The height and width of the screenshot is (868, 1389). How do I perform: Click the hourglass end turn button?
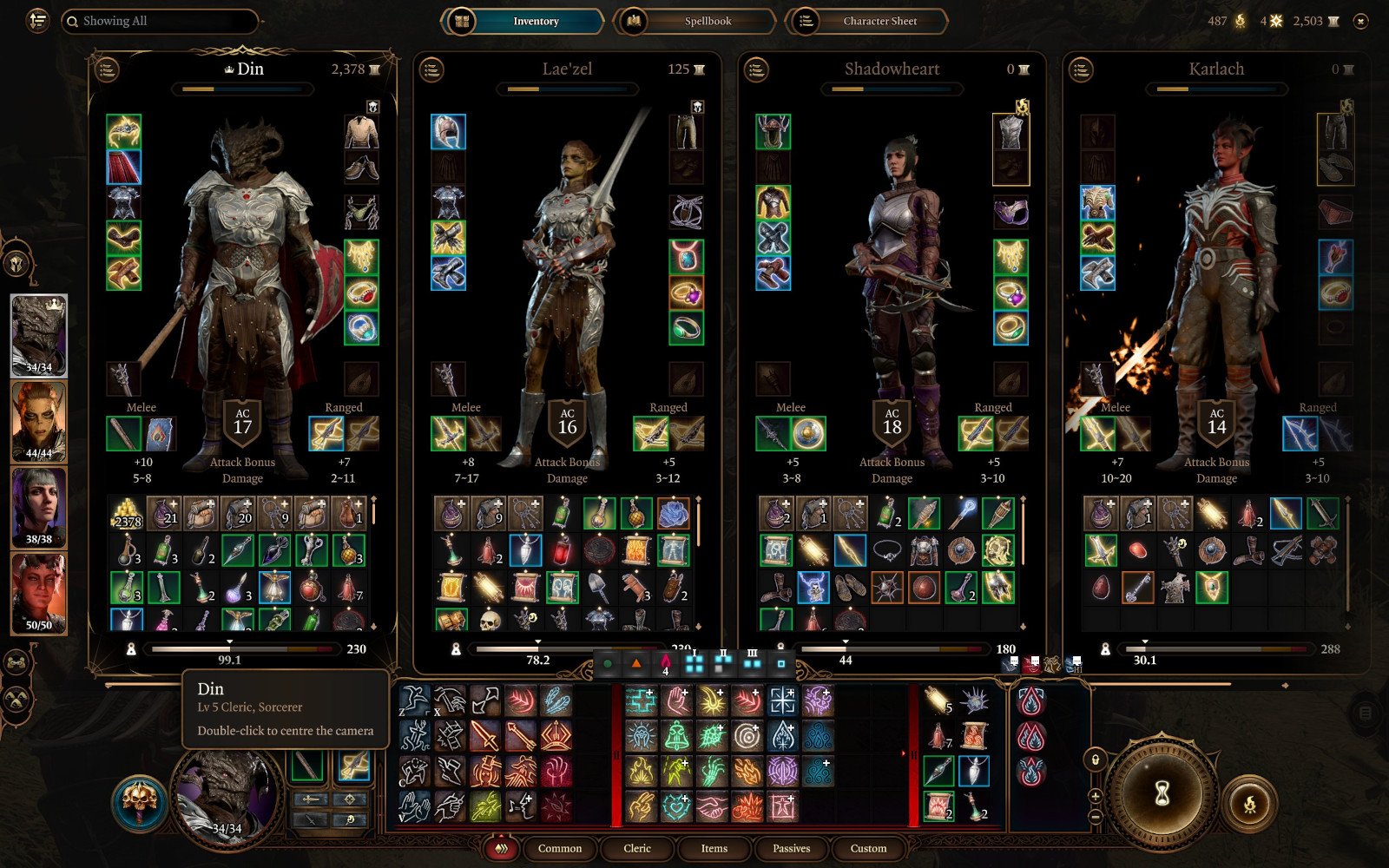(1162, 792)
